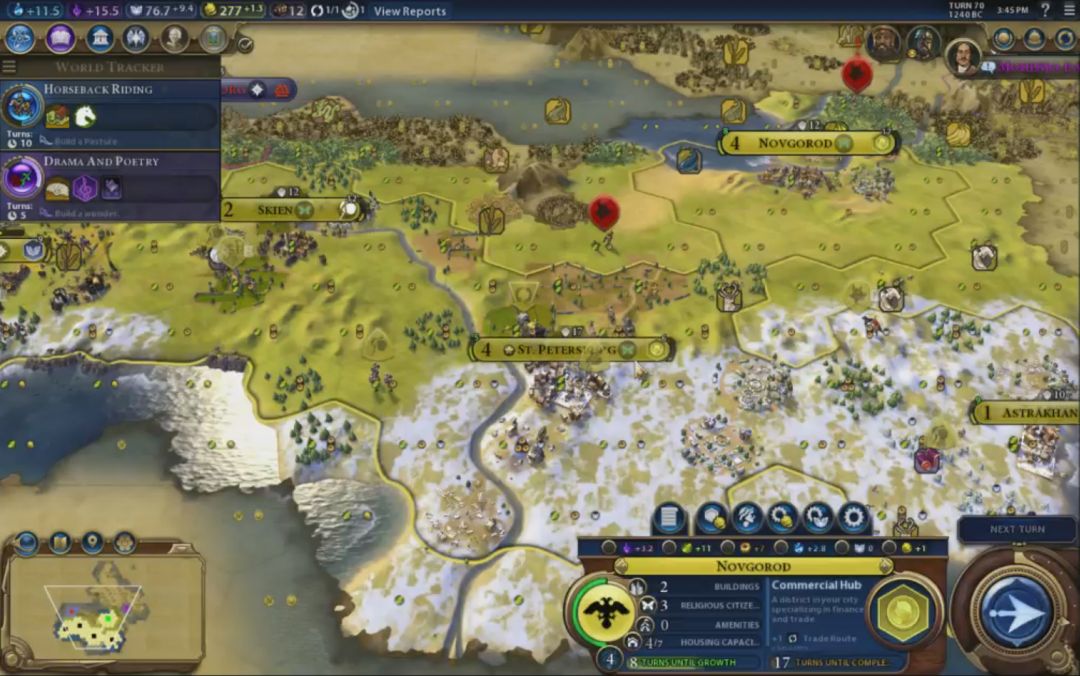Open the religion screen icon
The height and width of the screenshot is (676, 1080).
(136, 38)
